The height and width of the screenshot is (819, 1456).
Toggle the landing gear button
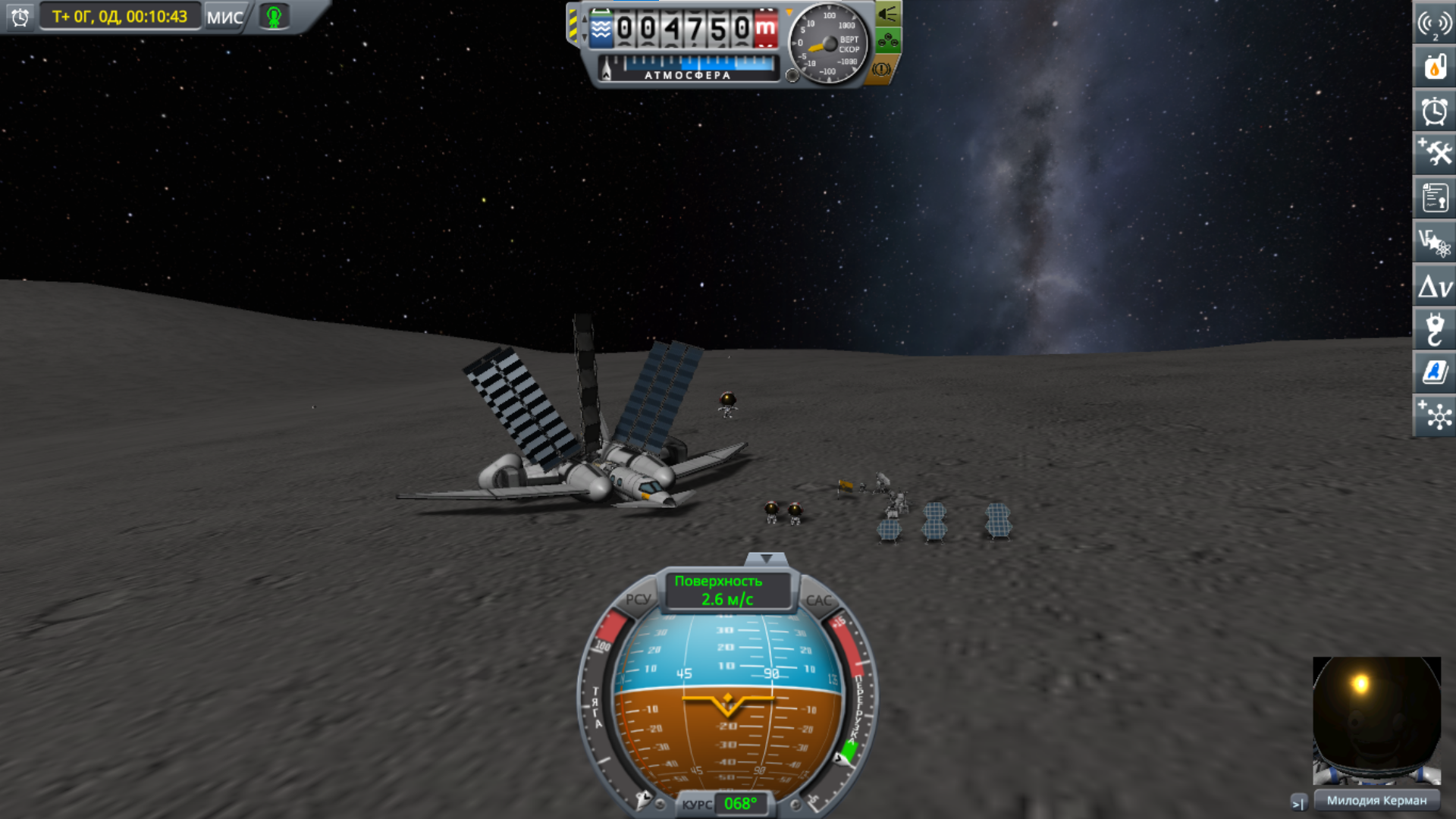887,40
